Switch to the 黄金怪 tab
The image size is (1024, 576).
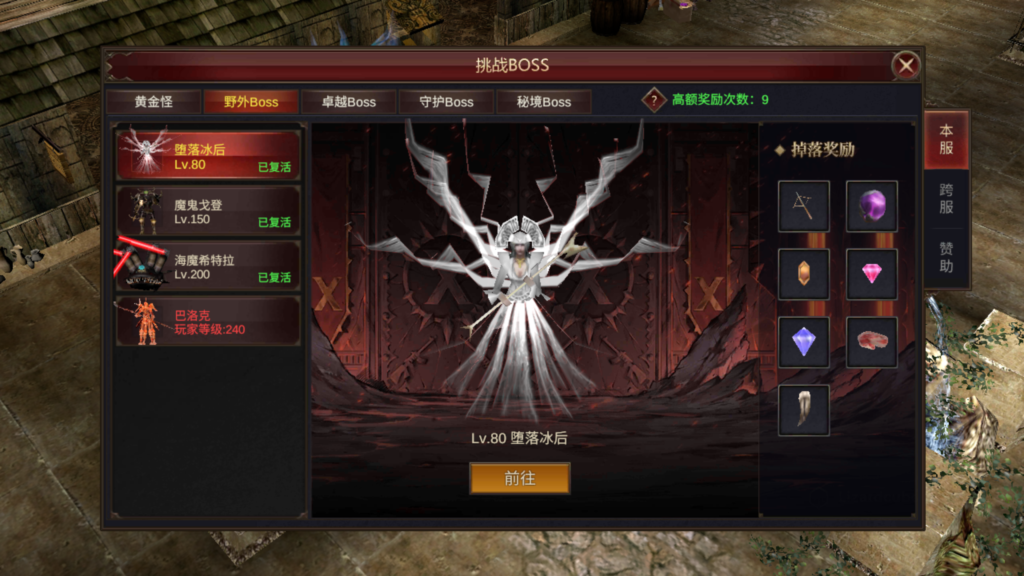click(x=154, y=102)
